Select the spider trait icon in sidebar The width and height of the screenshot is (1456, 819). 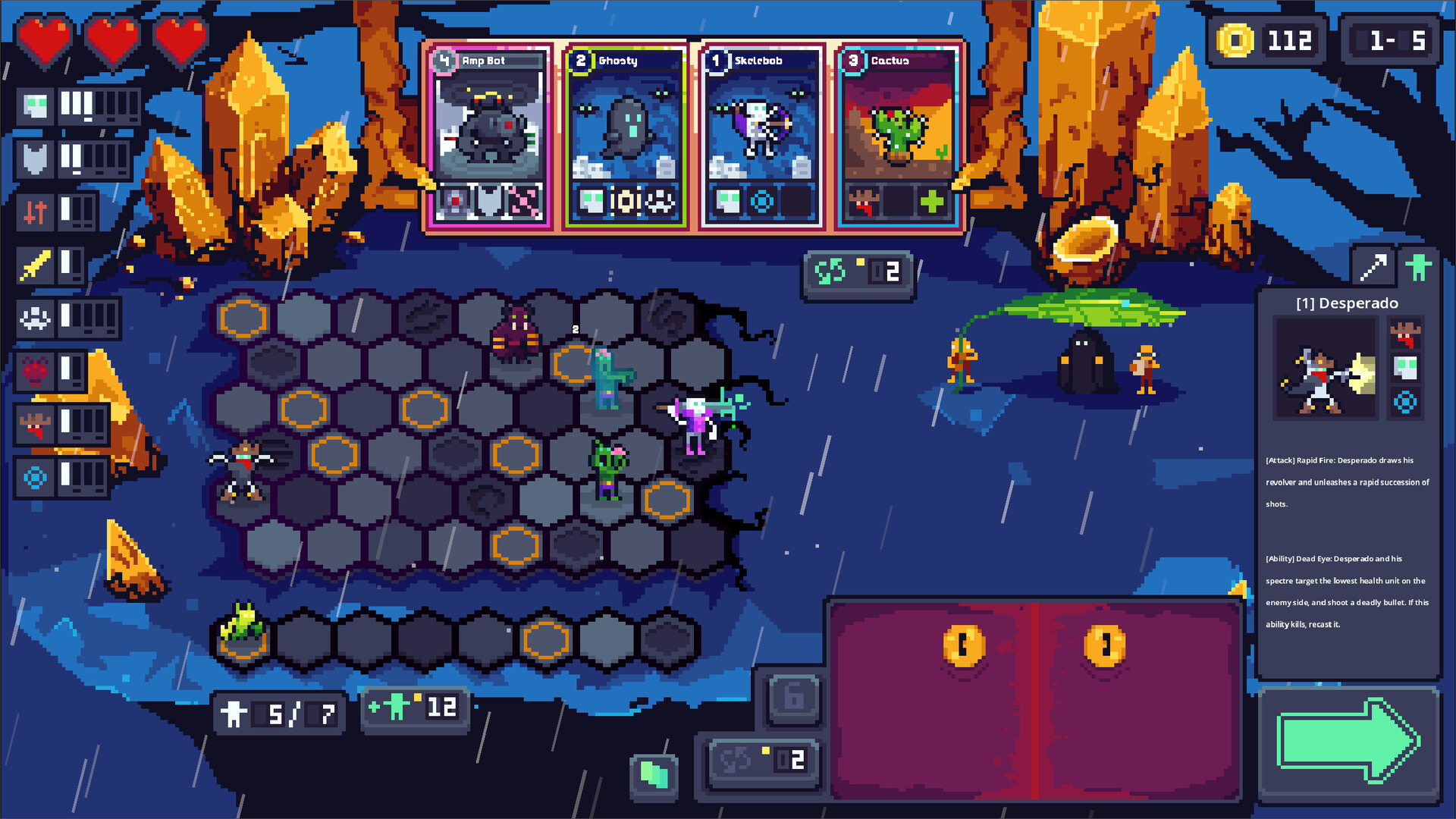click(35, 319)
